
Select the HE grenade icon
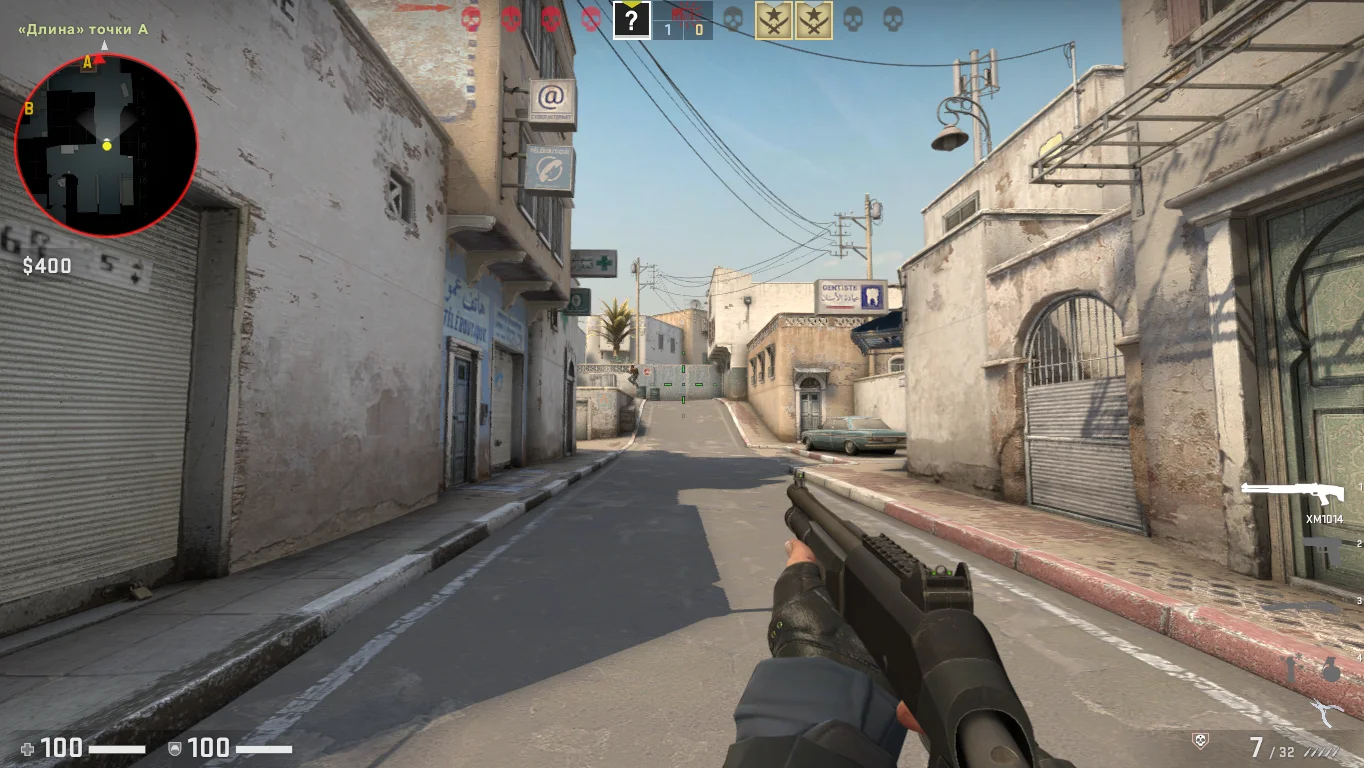pyautogui.click(x=1330, y=669)
